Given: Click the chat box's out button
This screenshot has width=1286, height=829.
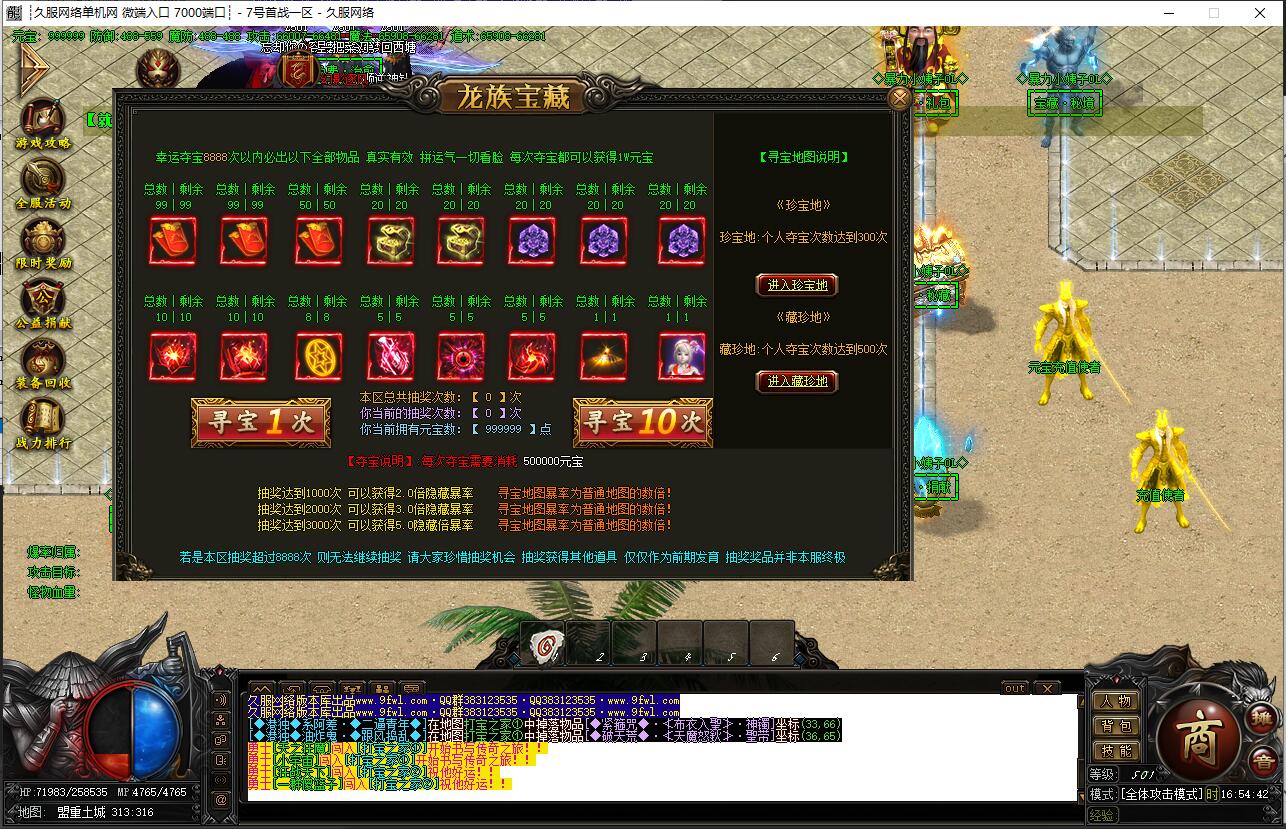Looking at the screenshot, I should tap(1014, 688).
